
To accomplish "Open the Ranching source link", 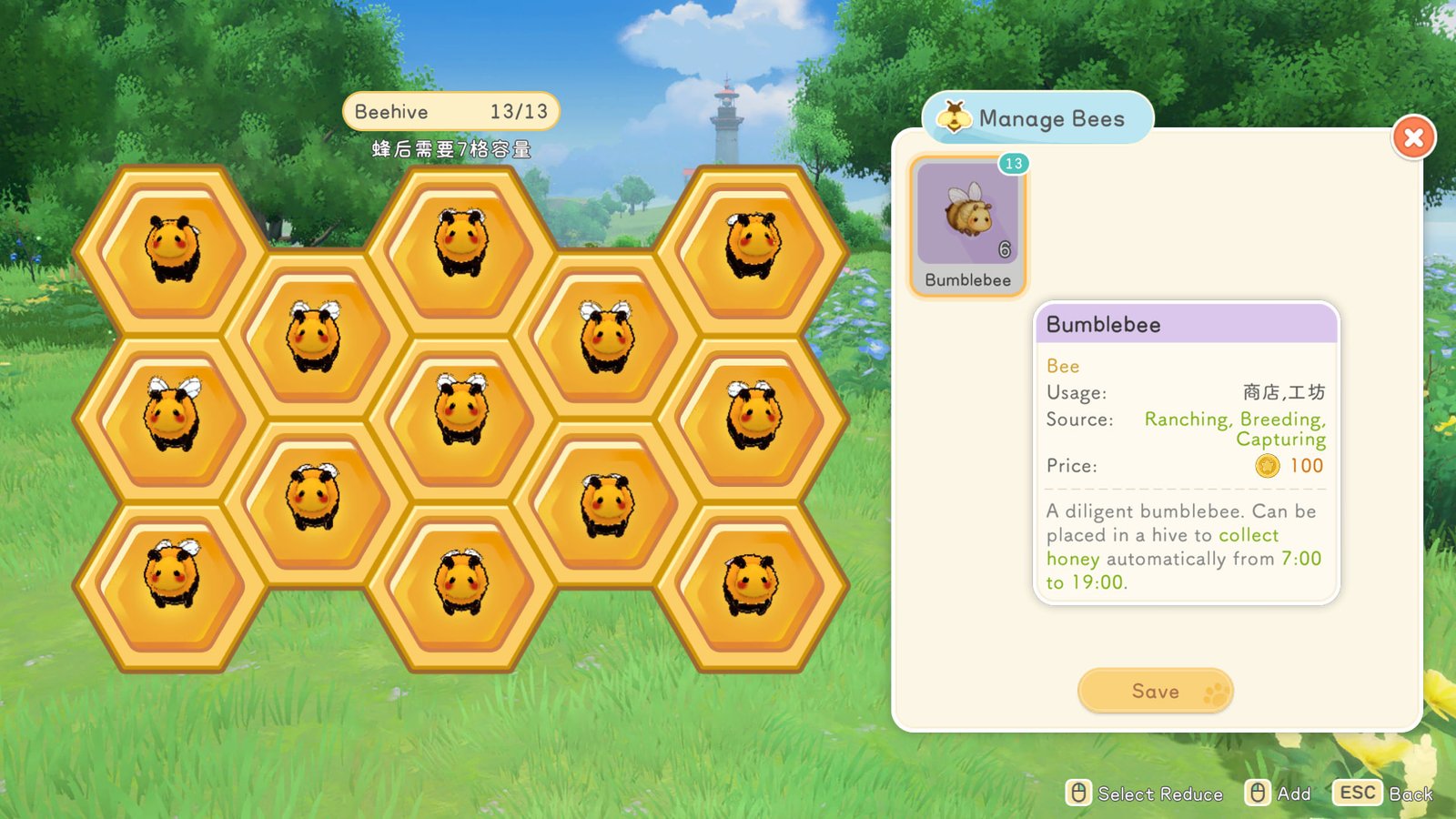I will [x=1187, y=420].
